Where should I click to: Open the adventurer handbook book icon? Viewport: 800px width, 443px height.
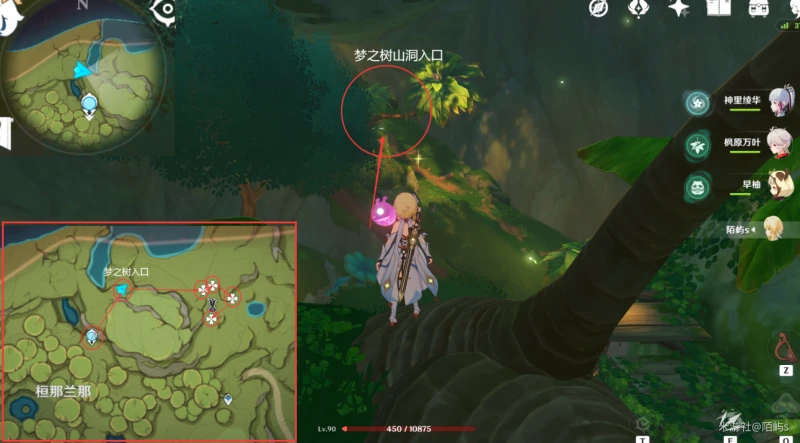(x=719, y=9)
